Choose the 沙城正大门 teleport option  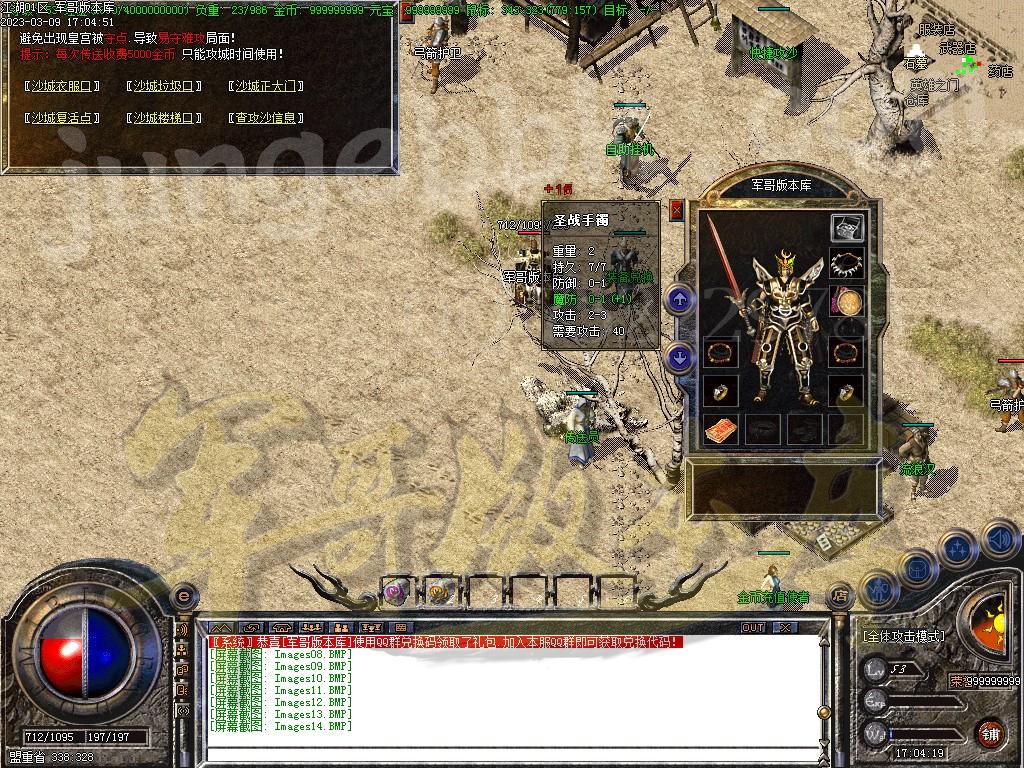265,86
